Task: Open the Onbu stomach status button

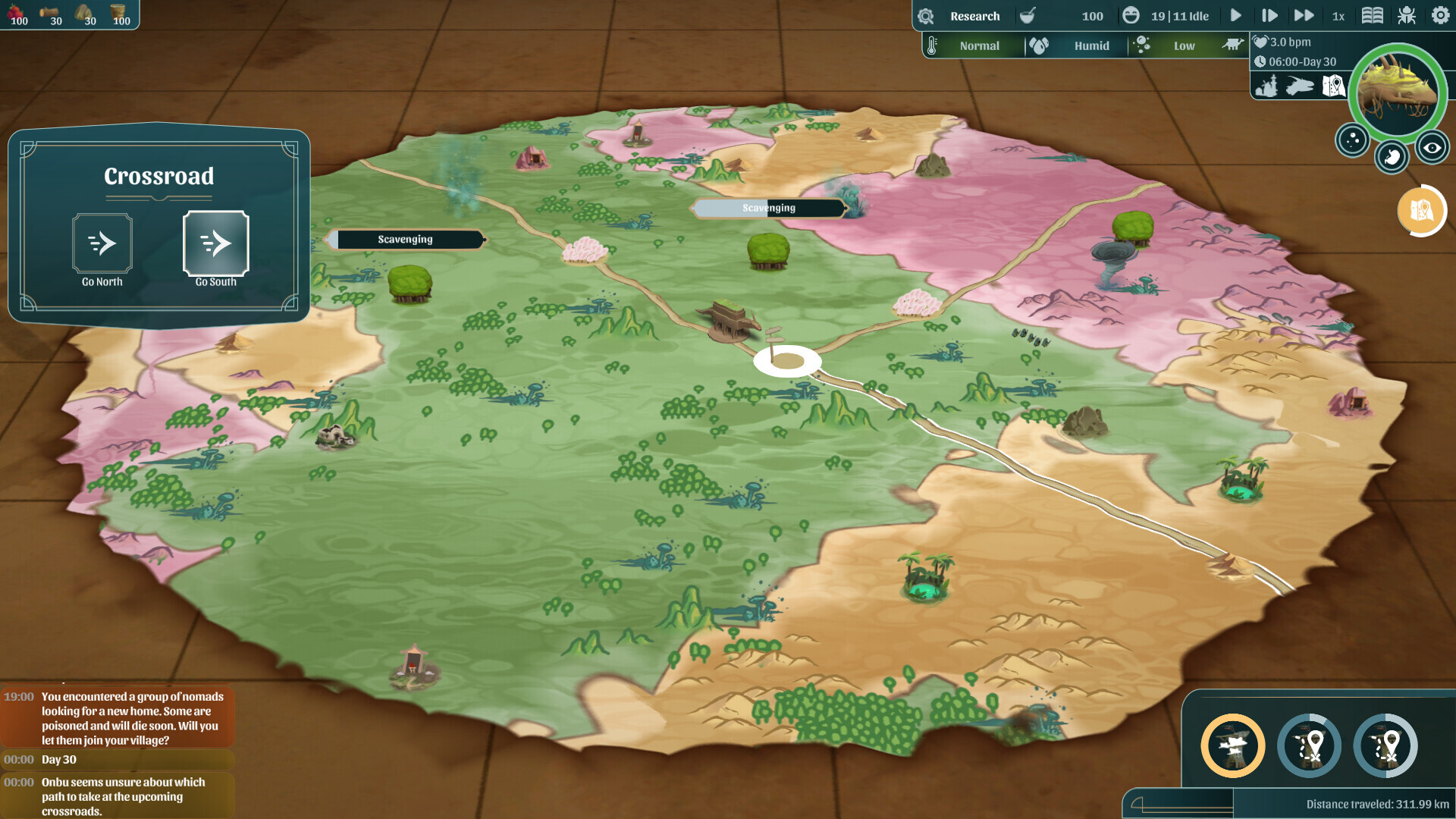Action: pyautogui.click(x=1392, y=158)
